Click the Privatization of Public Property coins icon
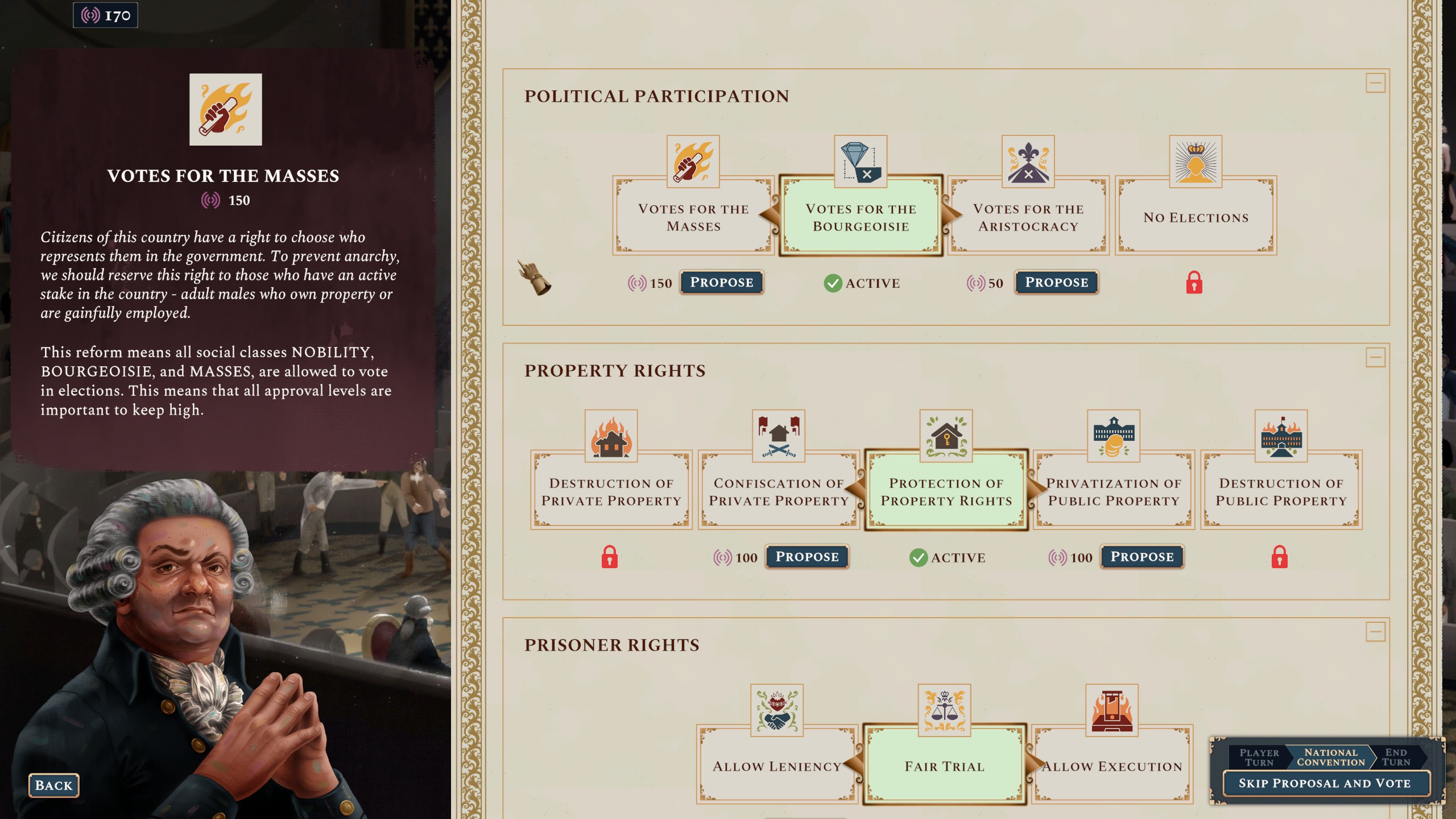 (1113, 437)
